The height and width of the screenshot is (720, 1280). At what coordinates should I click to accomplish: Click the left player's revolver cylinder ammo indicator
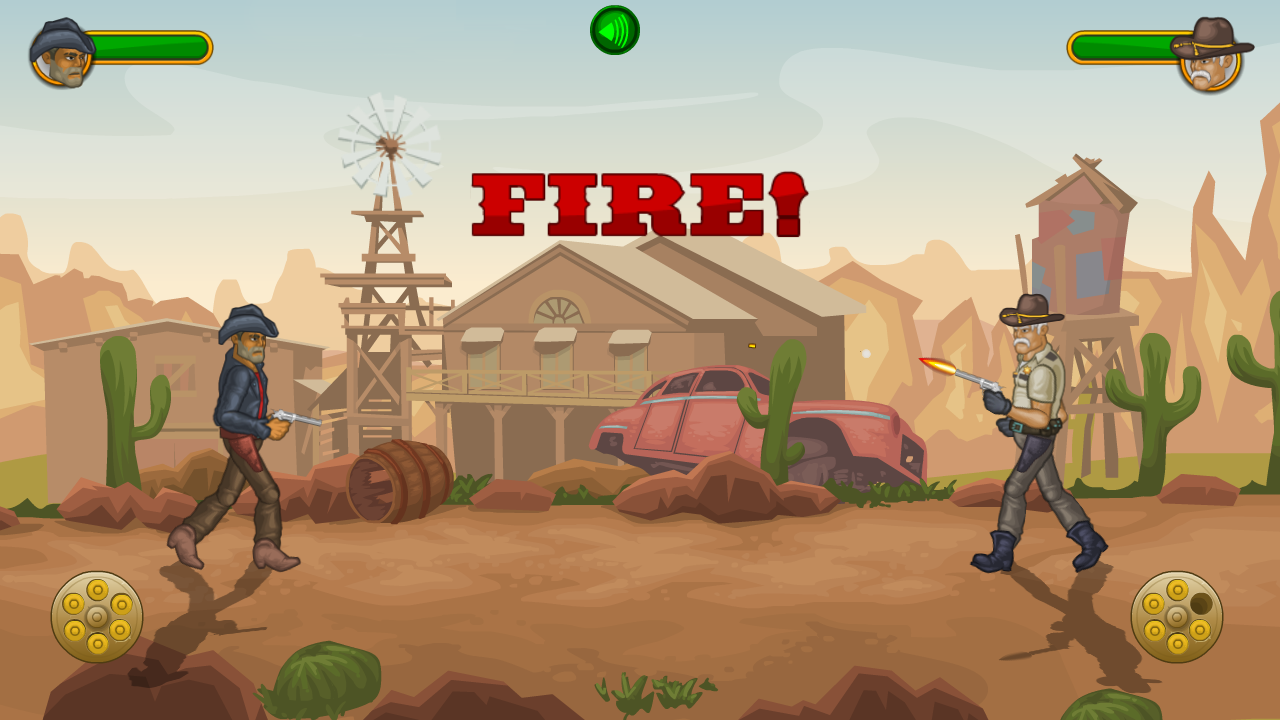point(95,614)
